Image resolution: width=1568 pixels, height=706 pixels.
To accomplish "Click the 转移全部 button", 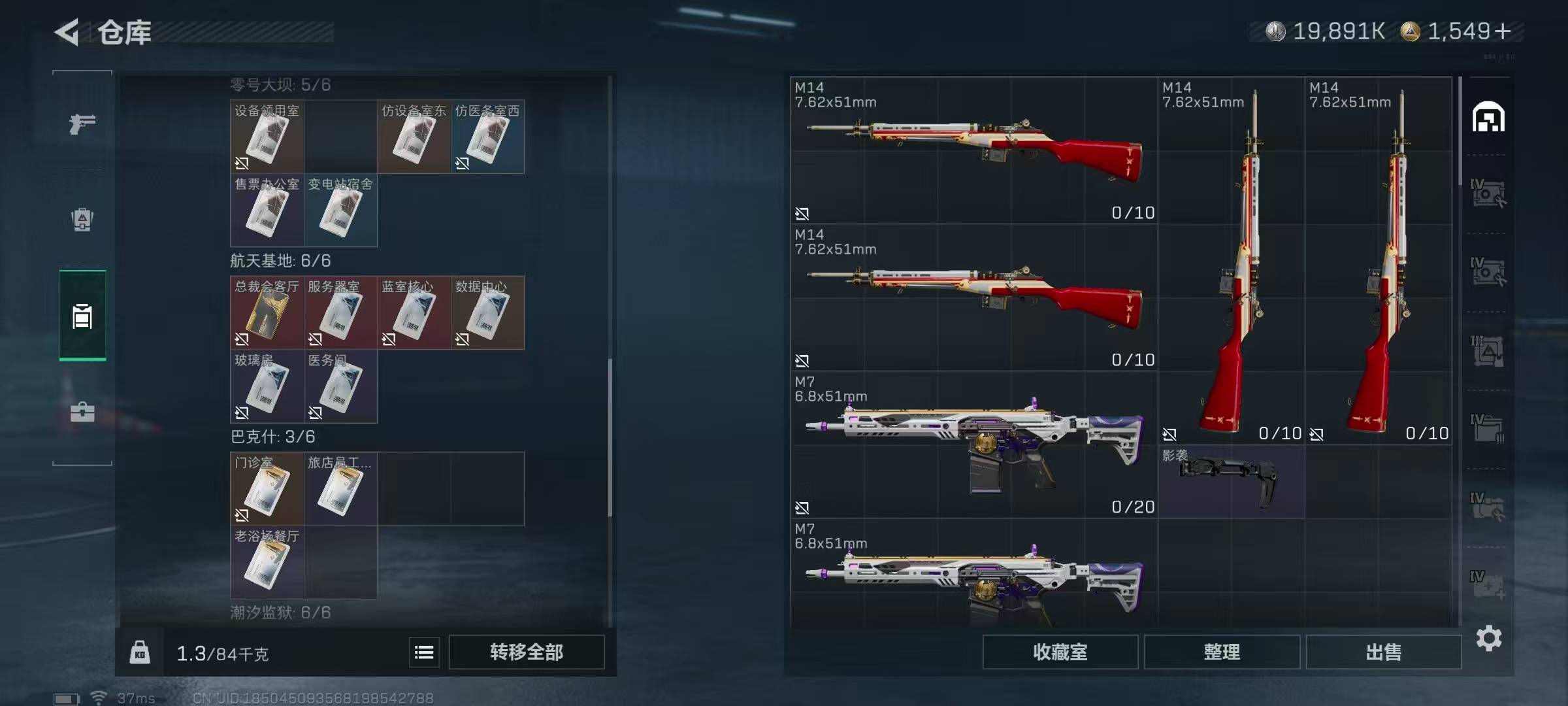I will tap(527, 652).
